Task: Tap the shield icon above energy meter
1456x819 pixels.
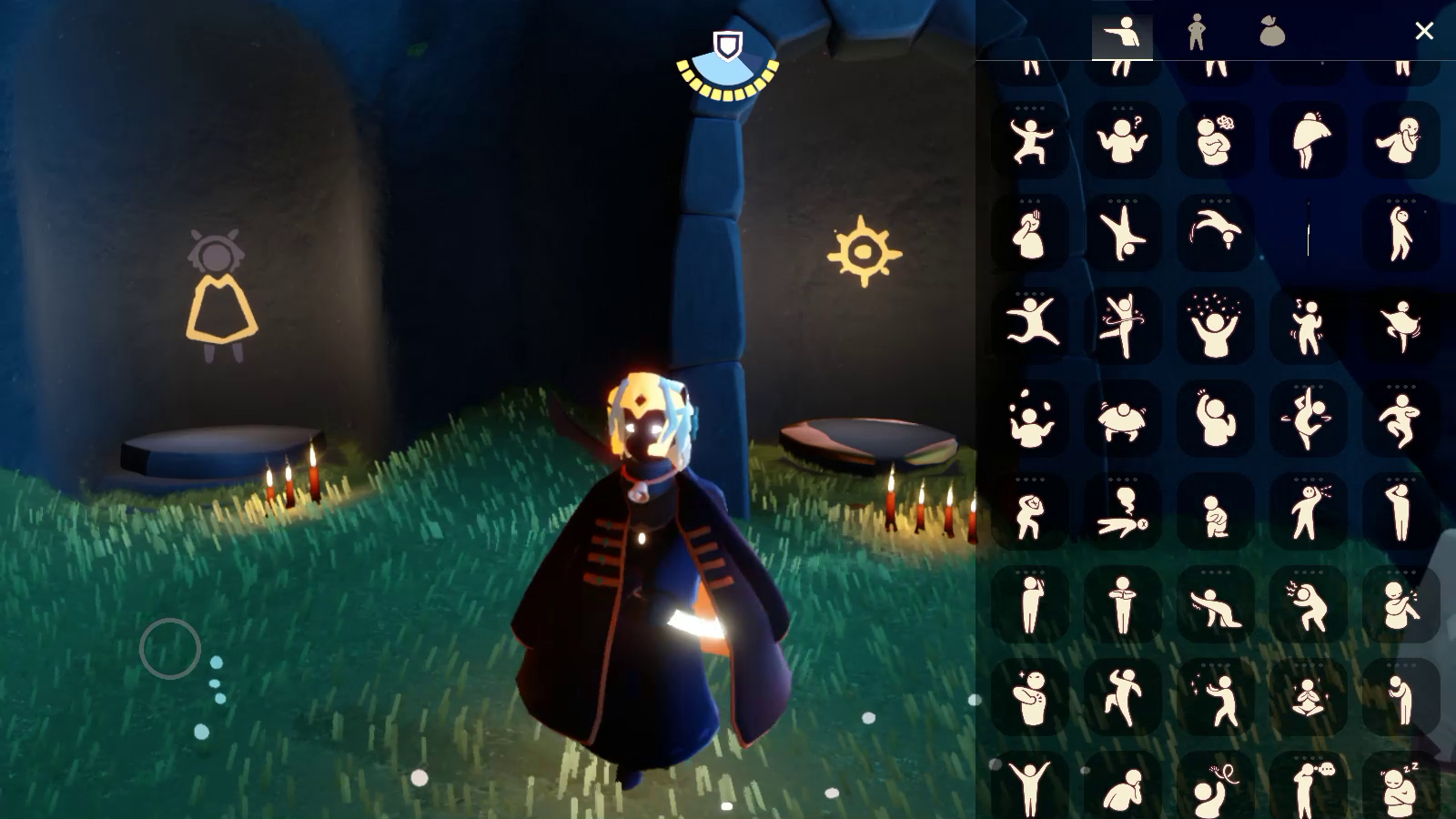Action: [727, 45]
